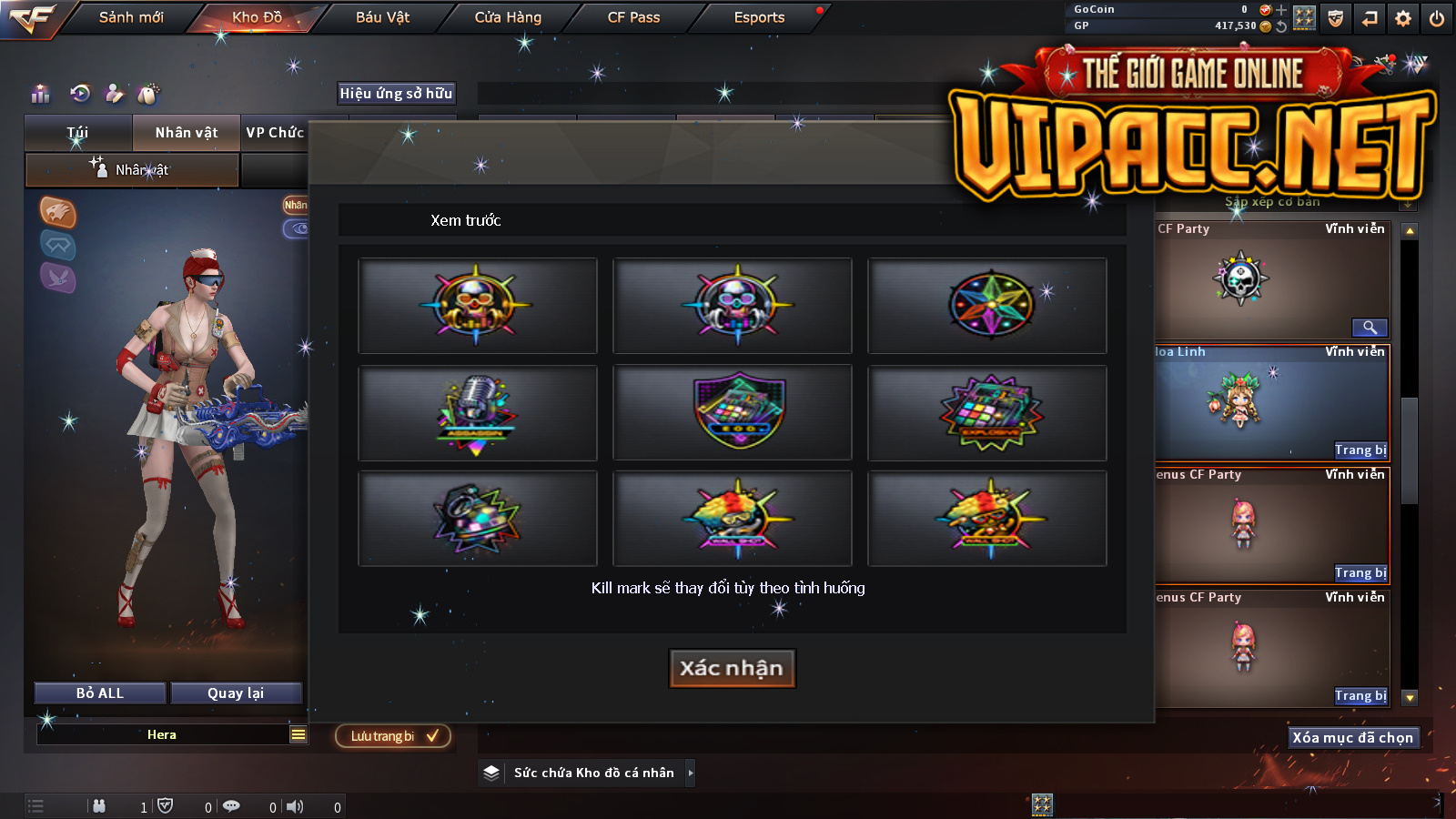Click the magnifier on CF Party item
Image resolution: width=1456 pixels, height=819 pixels.
[1370, 328]
